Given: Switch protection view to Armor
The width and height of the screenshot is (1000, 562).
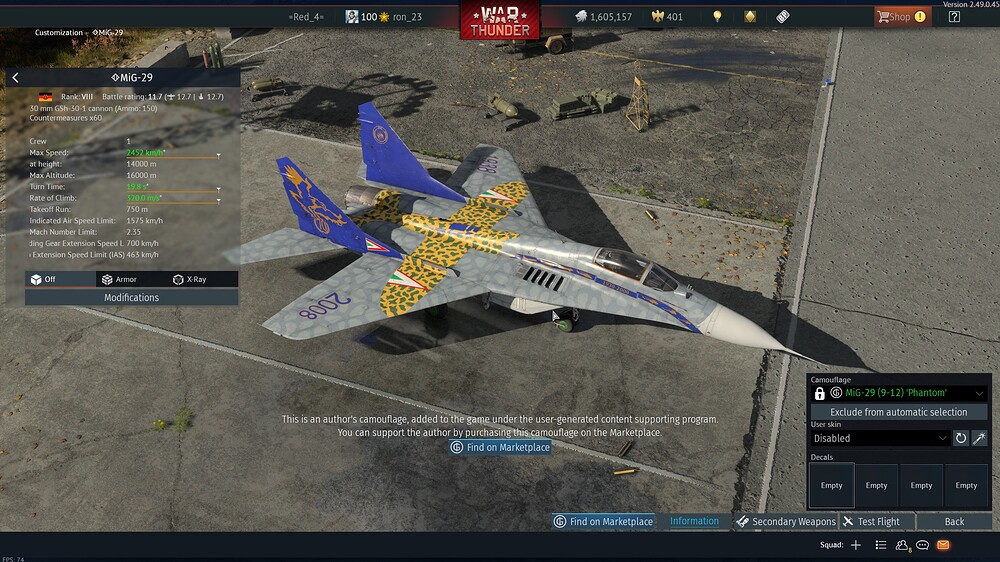Looking at the screenshot, I should (x=119, y=280).
